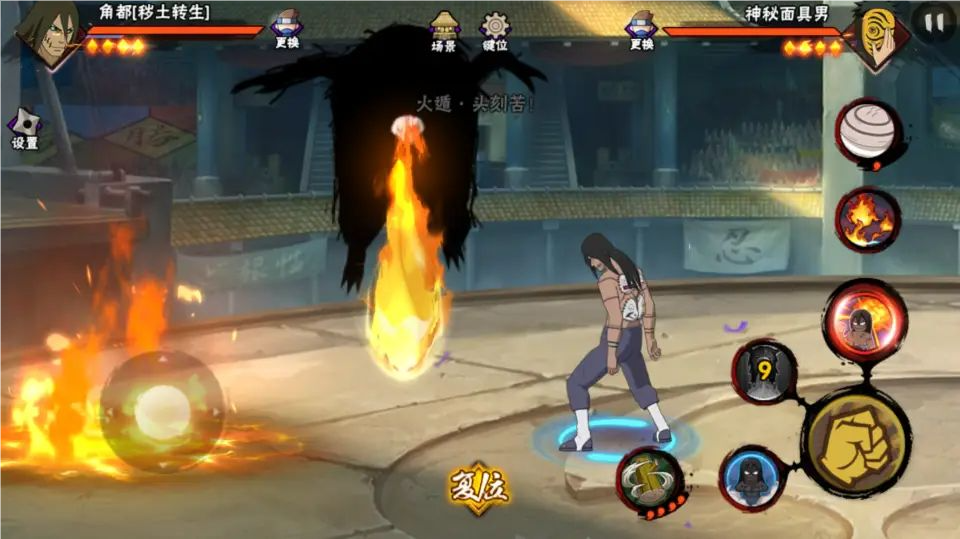This screenshot has height=539, width=960.
Task: Select the masked skill on cooldown showing 9
Action: tap(764, 373)
